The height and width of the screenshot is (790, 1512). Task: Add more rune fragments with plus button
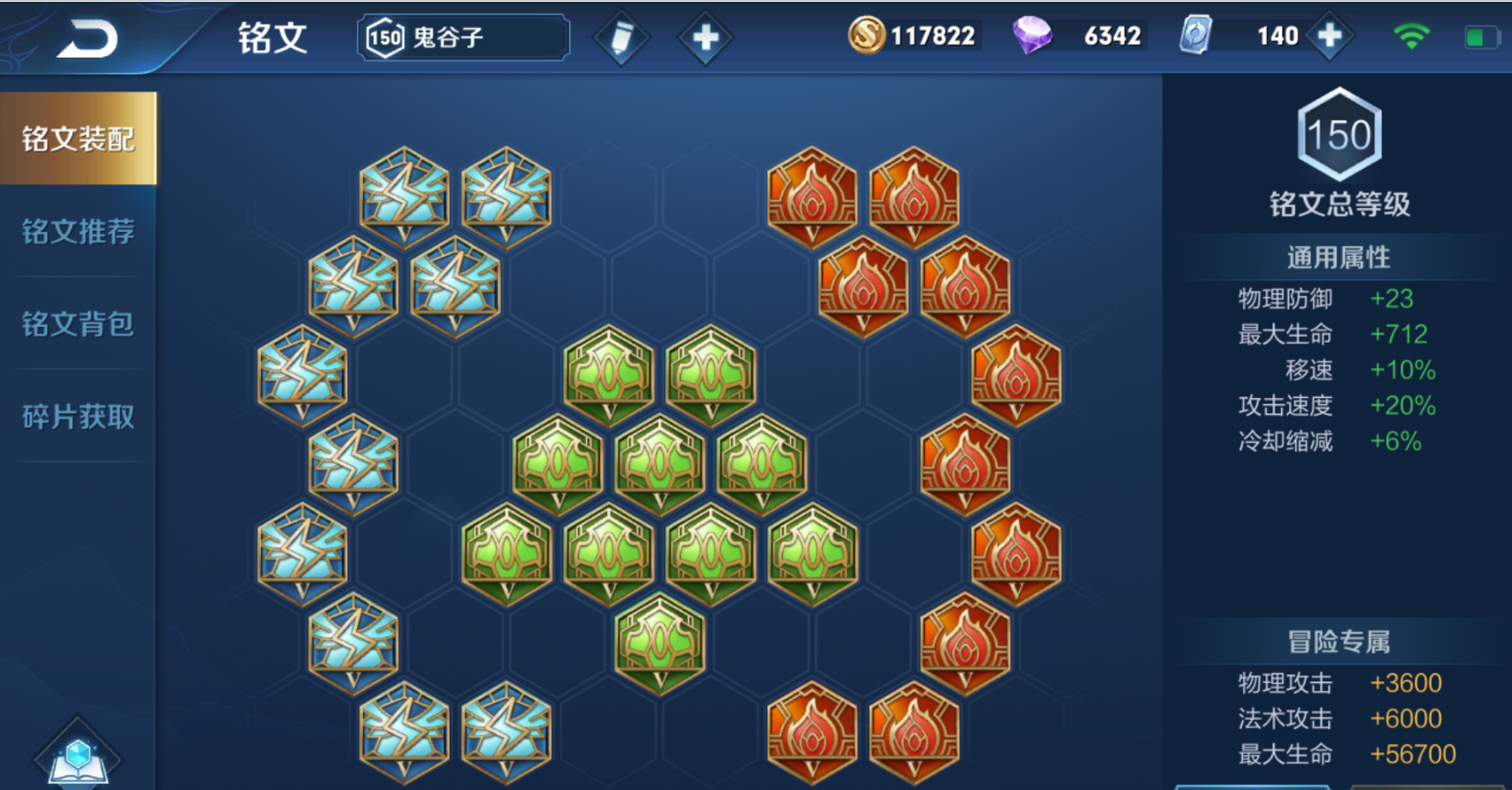click(1329, 36)
